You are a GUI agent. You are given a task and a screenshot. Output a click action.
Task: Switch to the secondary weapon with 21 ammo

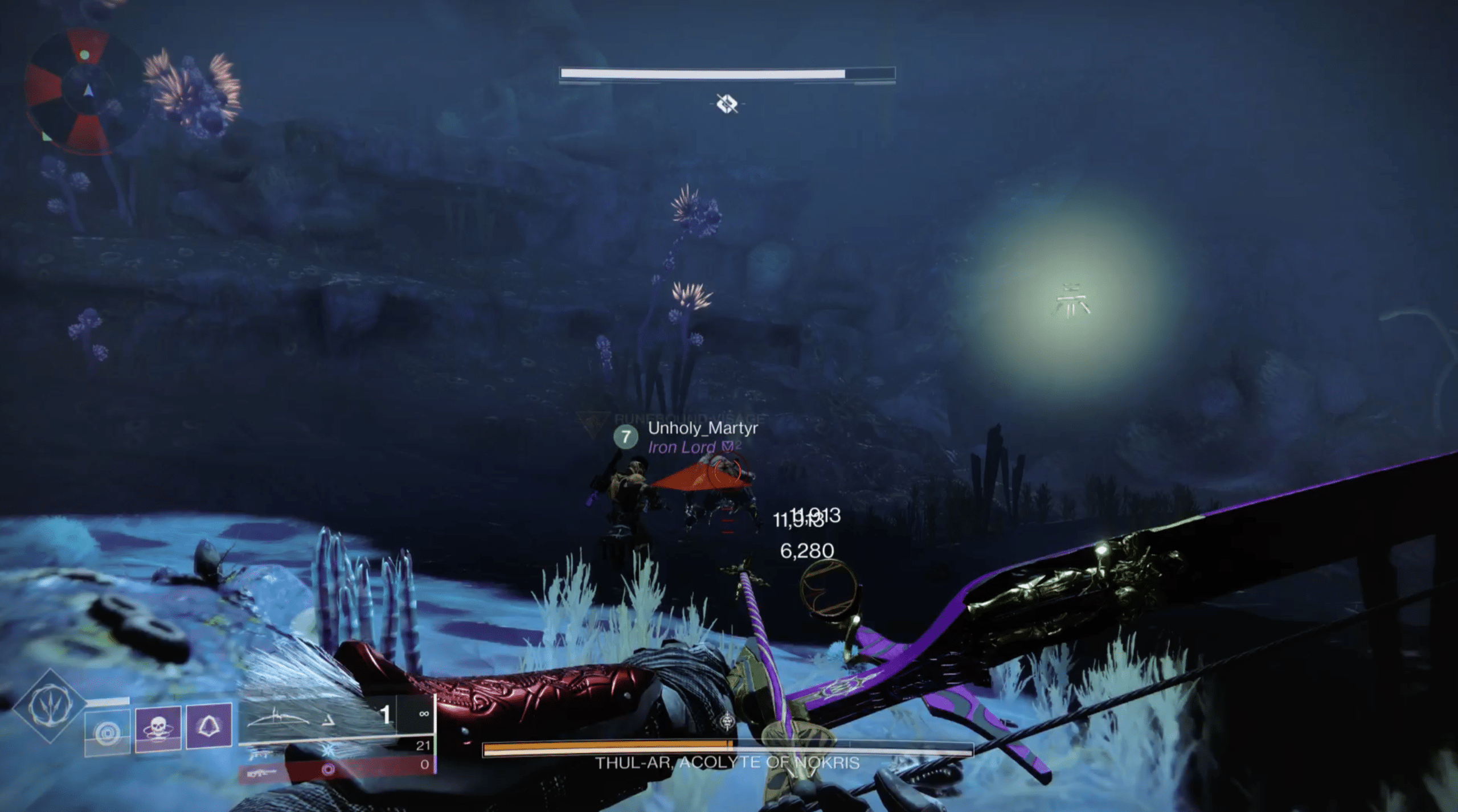[336, 747]
